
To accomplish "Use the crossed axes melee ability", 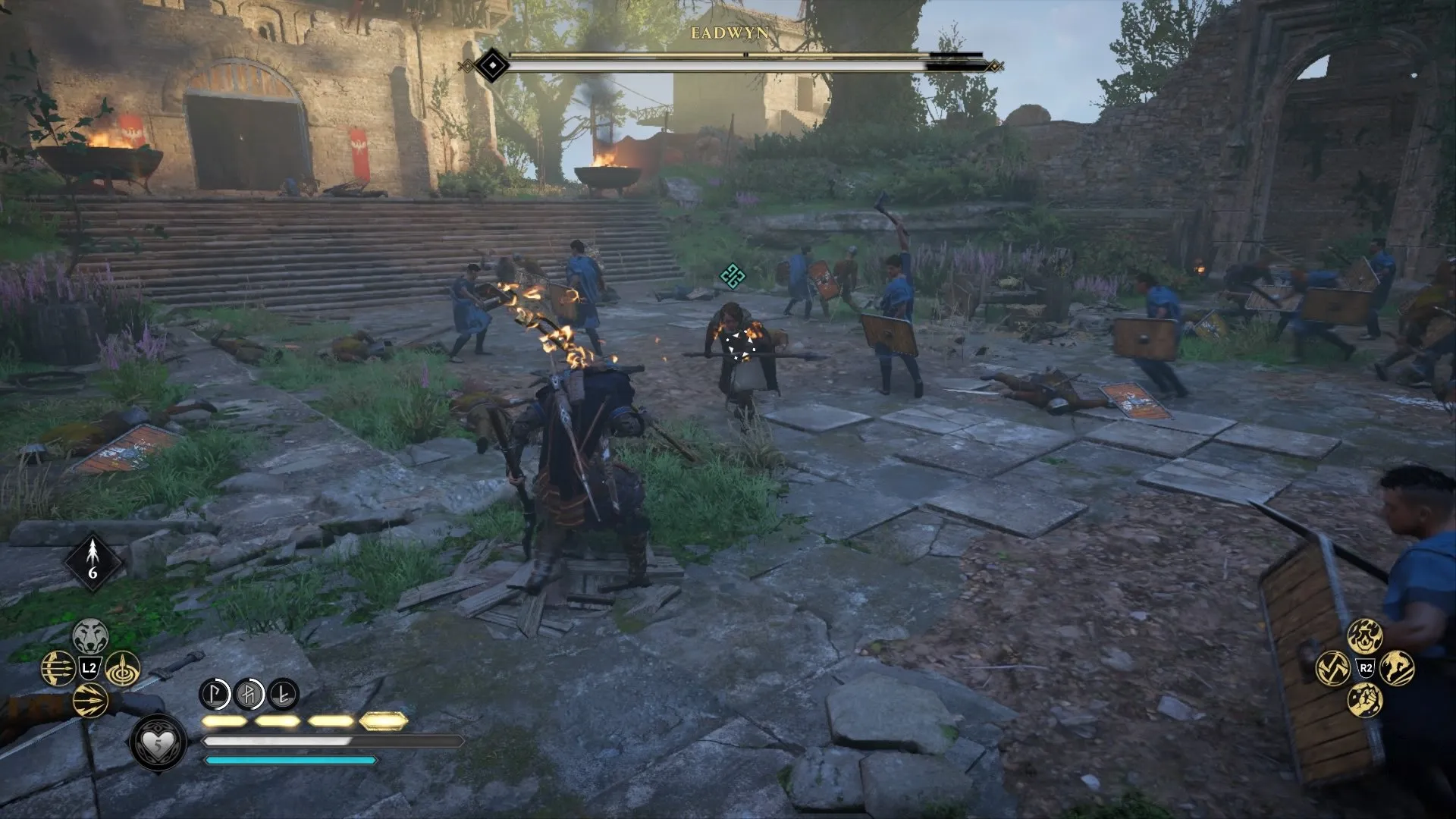I will coord(1332,668).
